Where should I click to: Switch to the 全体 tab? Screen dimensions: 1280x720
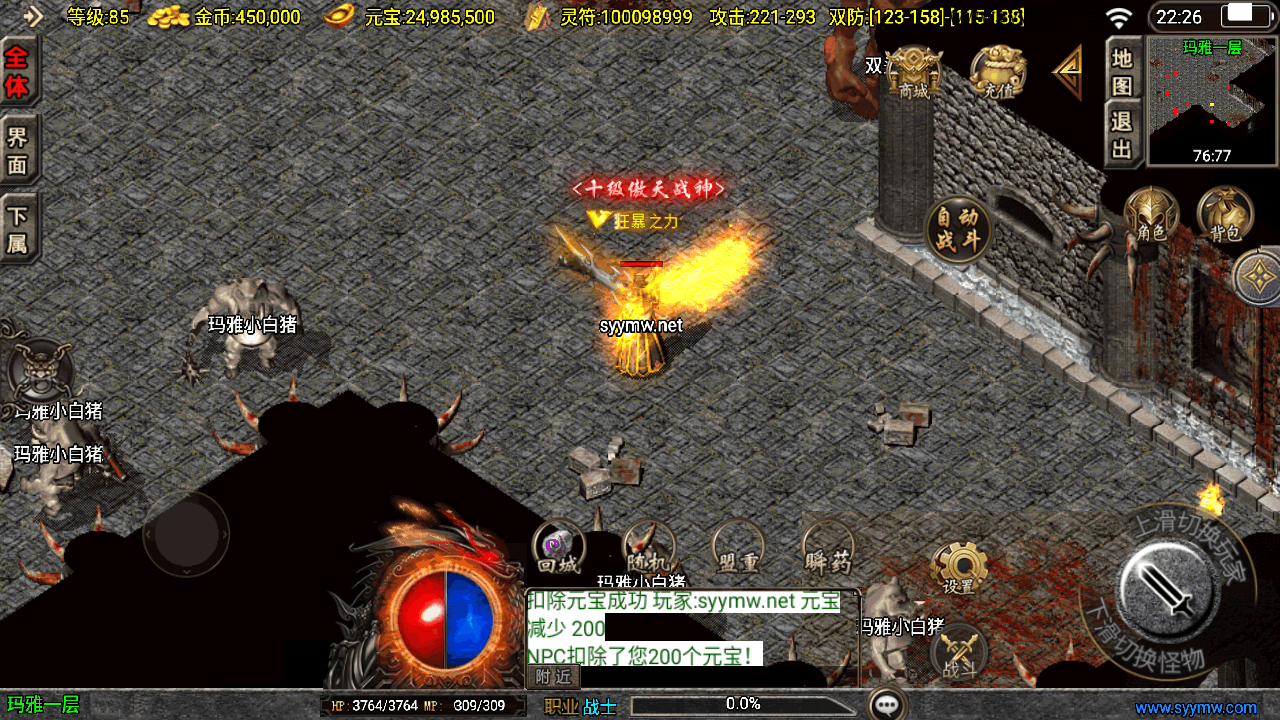[18, 72]
